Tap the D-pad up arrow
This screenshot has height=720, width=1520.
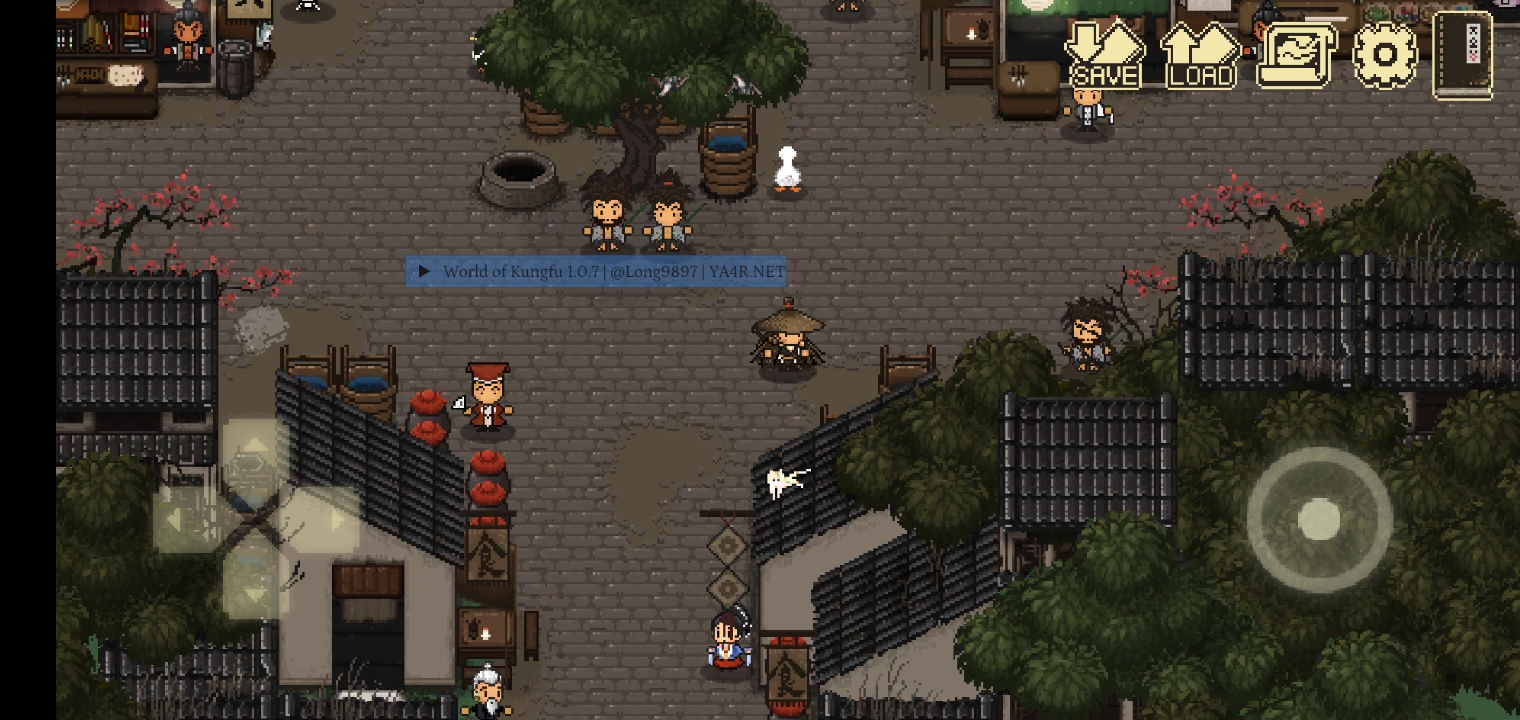(x=255, y=450)
